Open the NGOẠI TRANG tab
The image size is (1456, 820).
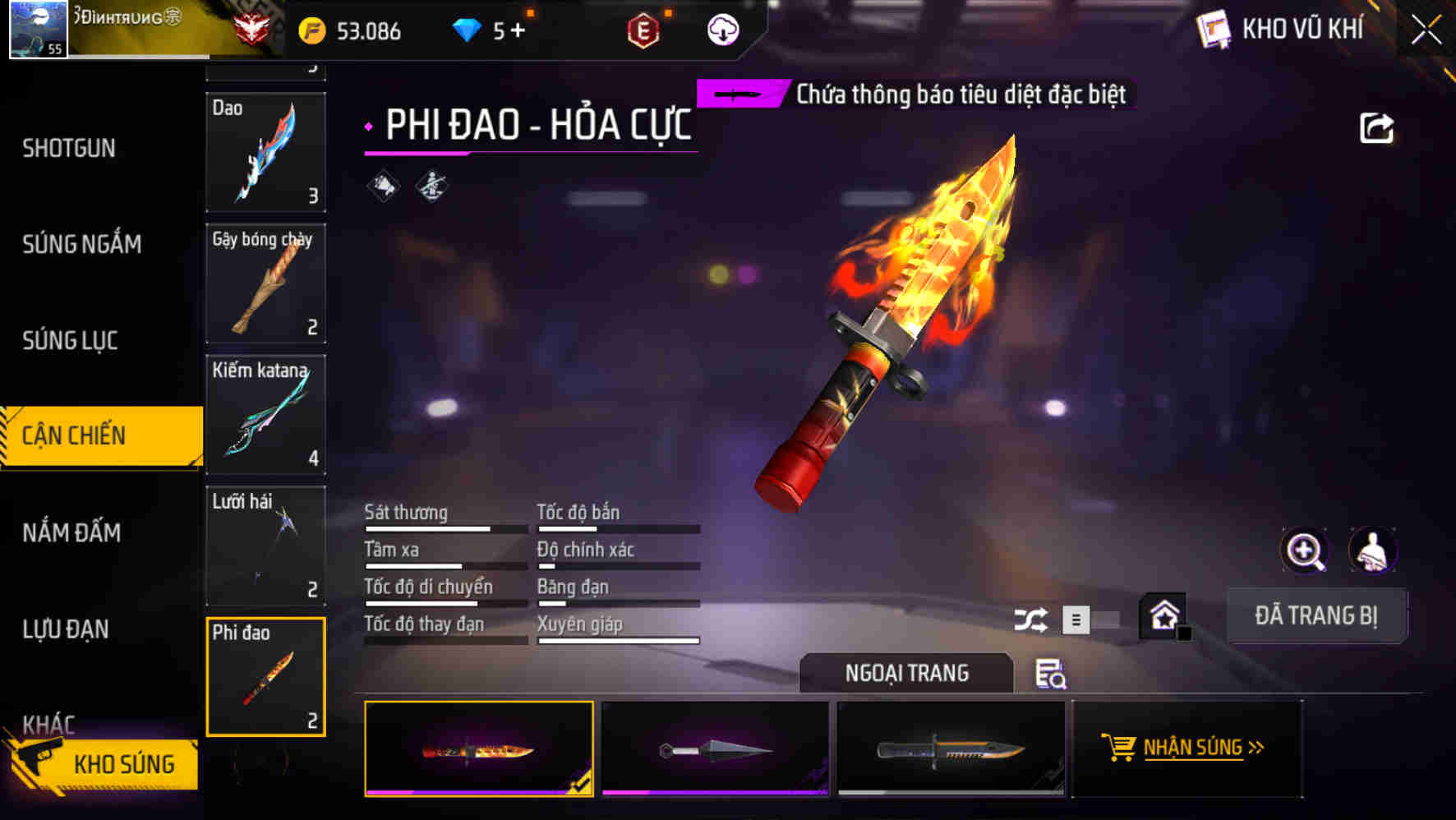click(907, 673)
